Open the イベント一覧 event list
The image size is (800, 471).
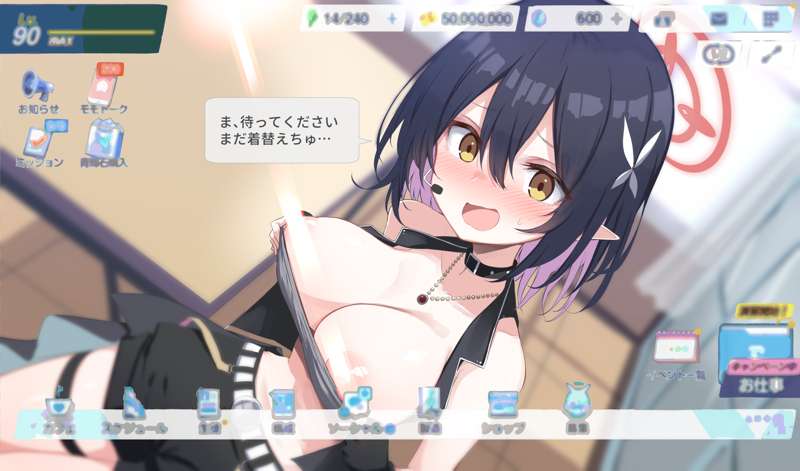coord(679,355)
